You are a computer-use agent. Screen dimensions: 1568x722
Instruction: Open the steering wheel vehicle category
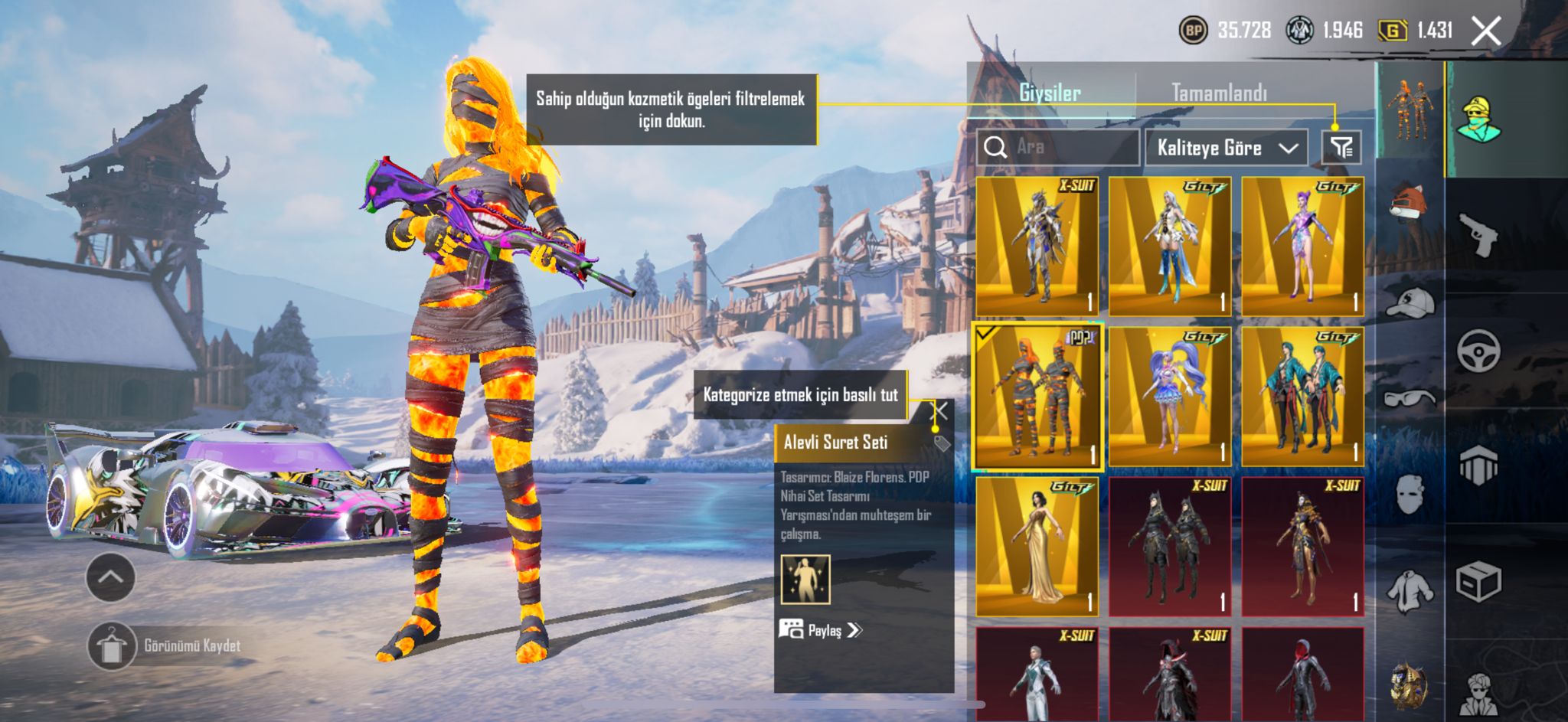1478,351
